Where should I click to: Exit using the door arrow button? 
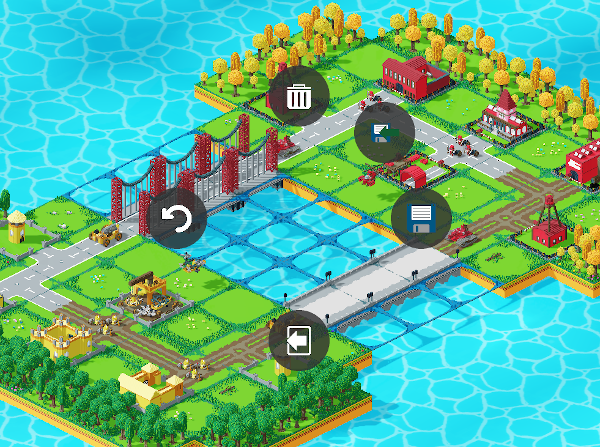point(298,340)
